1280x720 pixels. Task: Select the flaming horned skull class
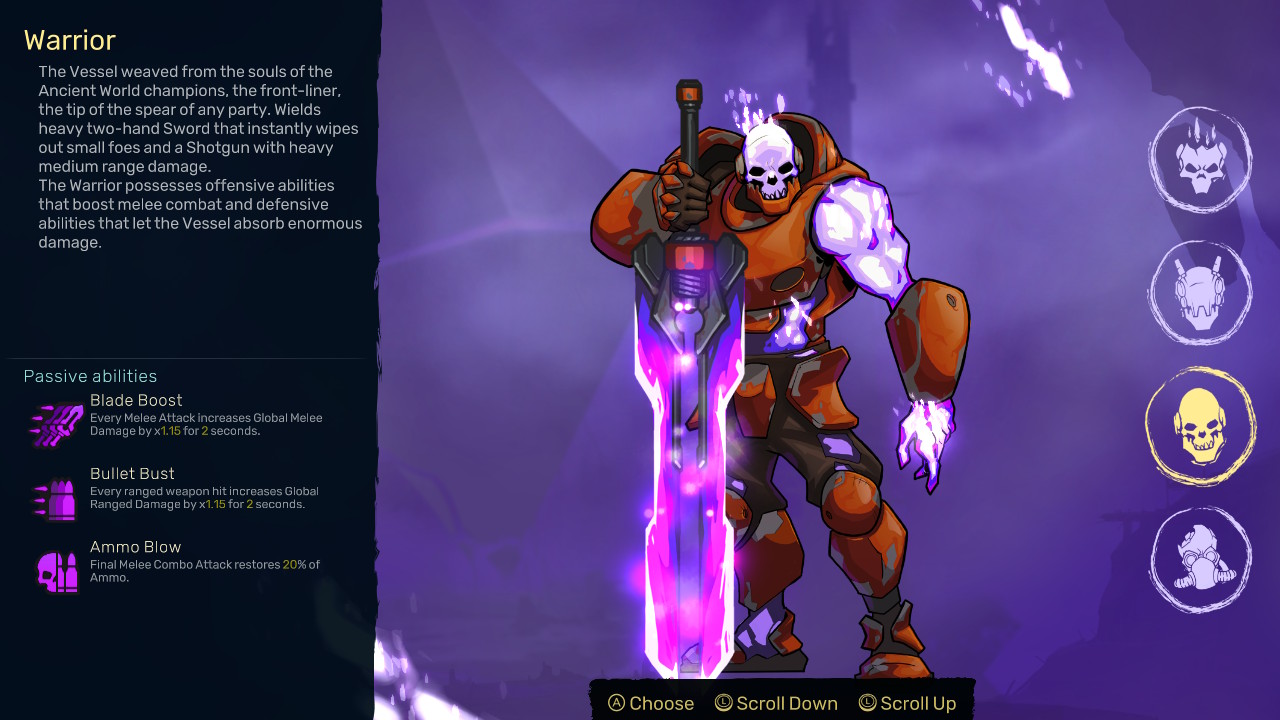click(1200, 160)
